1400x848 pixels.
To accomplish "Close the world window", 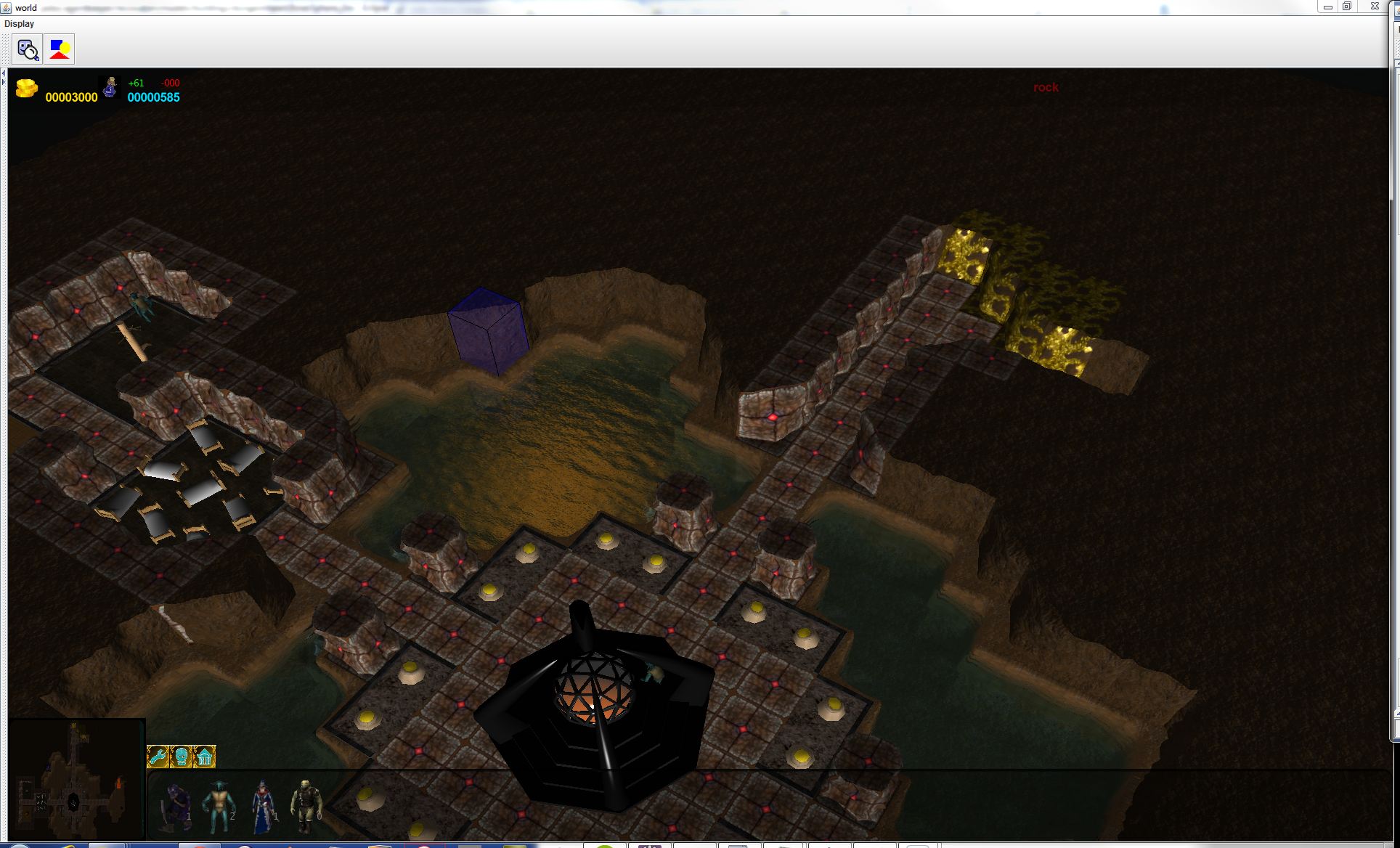I will click(1375, 7).
